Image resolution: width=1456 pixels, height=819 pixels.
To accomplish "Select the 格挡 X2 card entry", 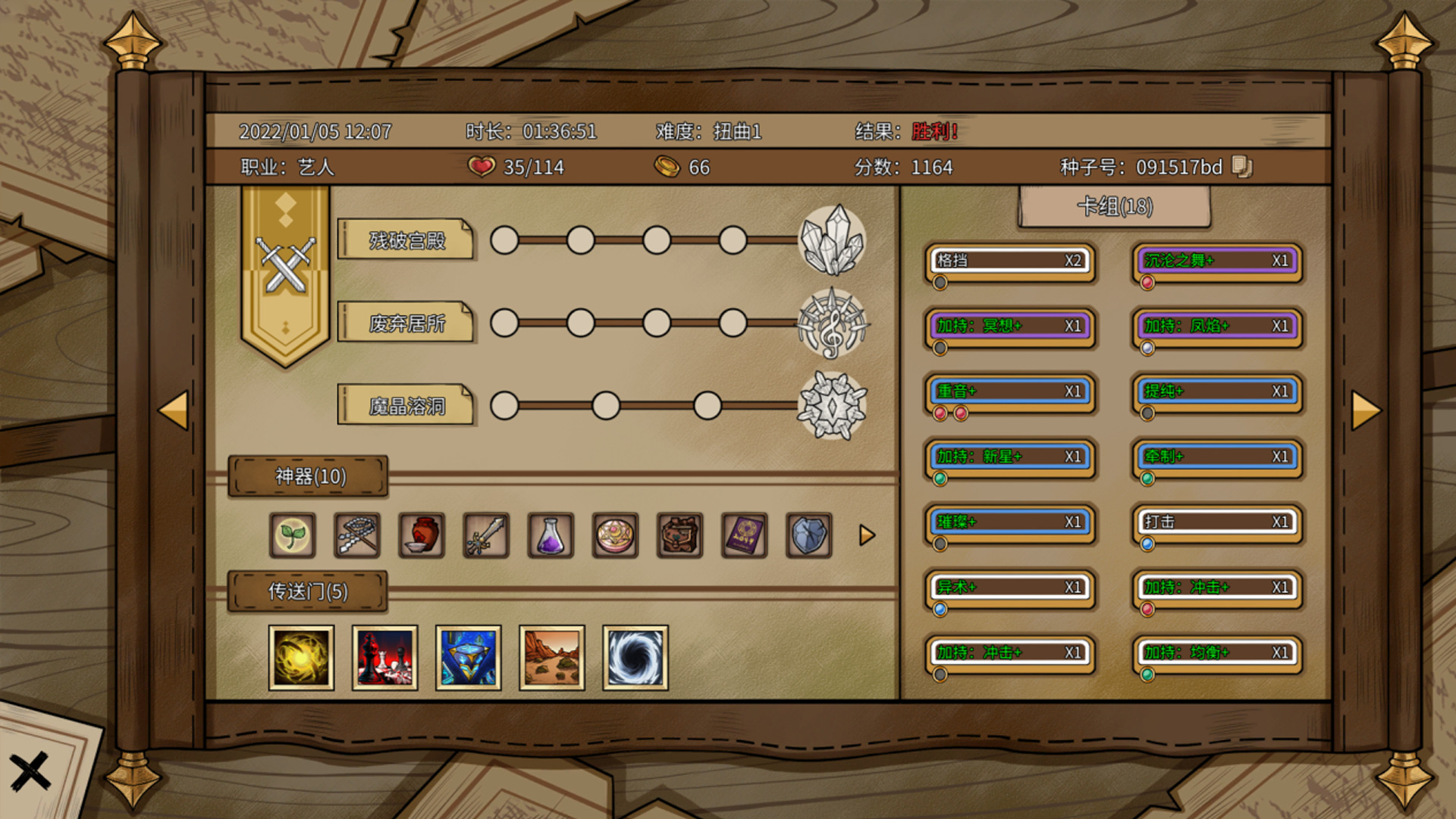I will [x=1010, y=261].
